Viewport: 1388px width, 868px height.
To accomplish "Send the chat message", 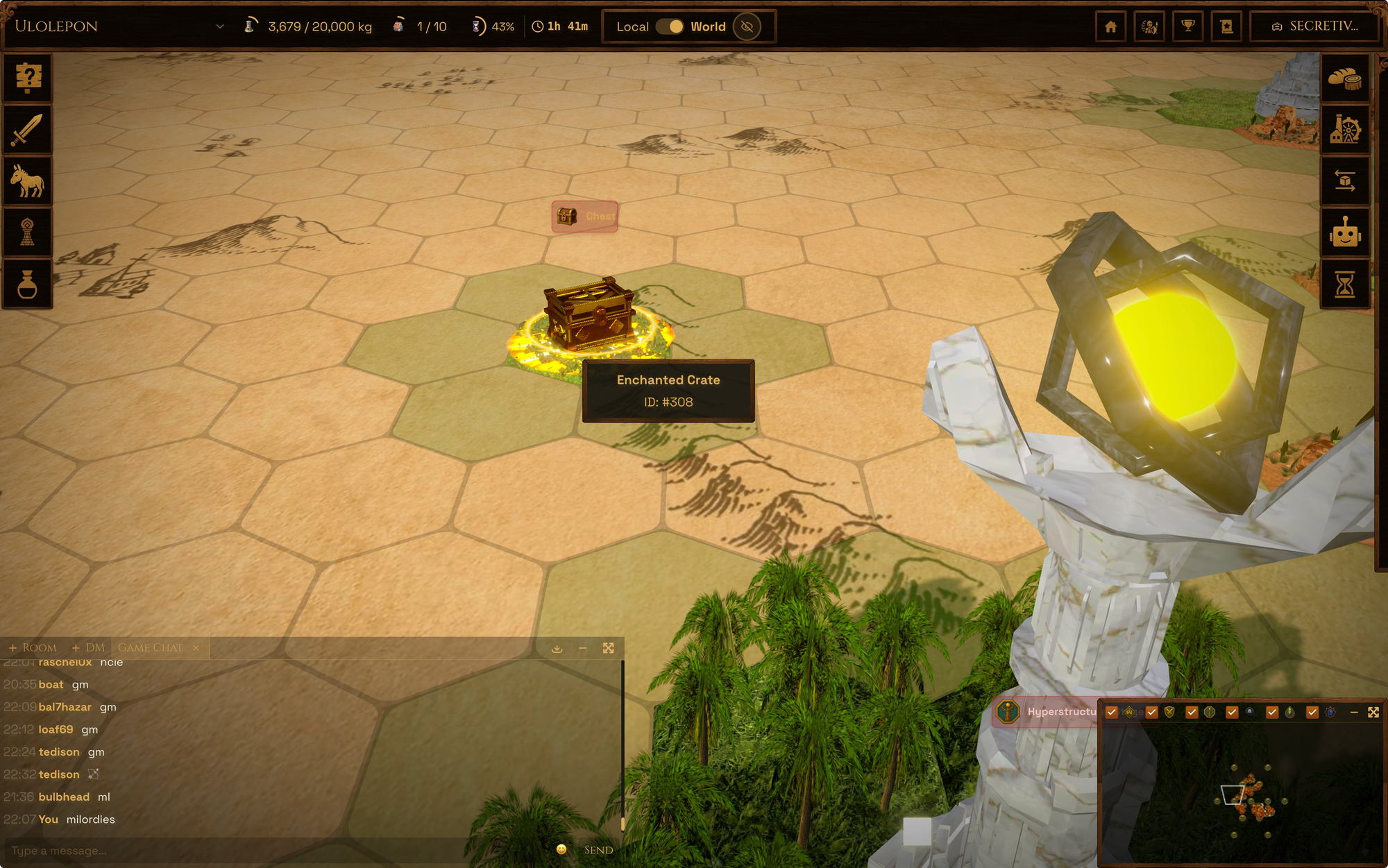I will click(x=598, y=851).
